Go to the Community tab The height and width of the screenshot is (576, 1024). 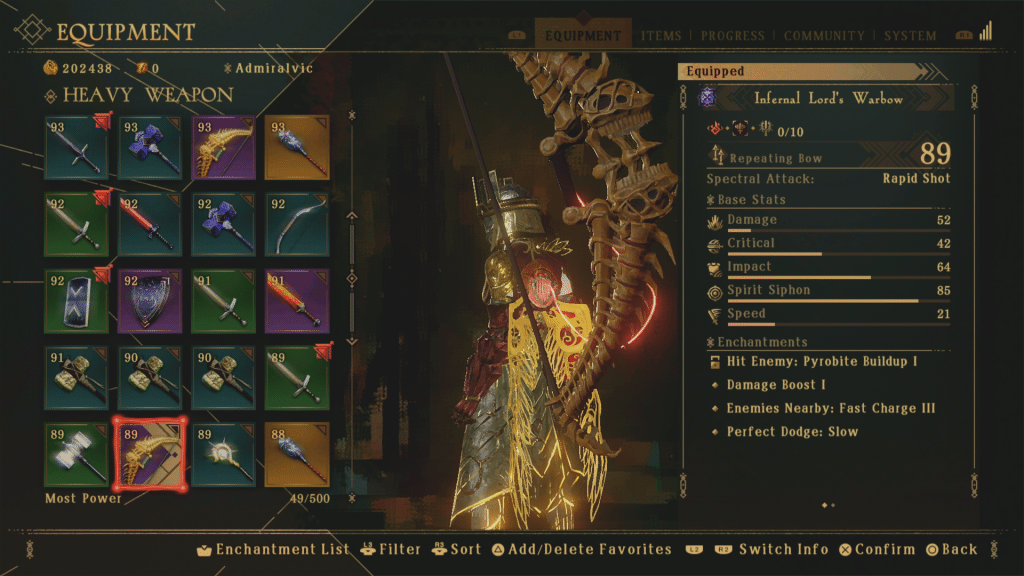(x=825, y=36)
